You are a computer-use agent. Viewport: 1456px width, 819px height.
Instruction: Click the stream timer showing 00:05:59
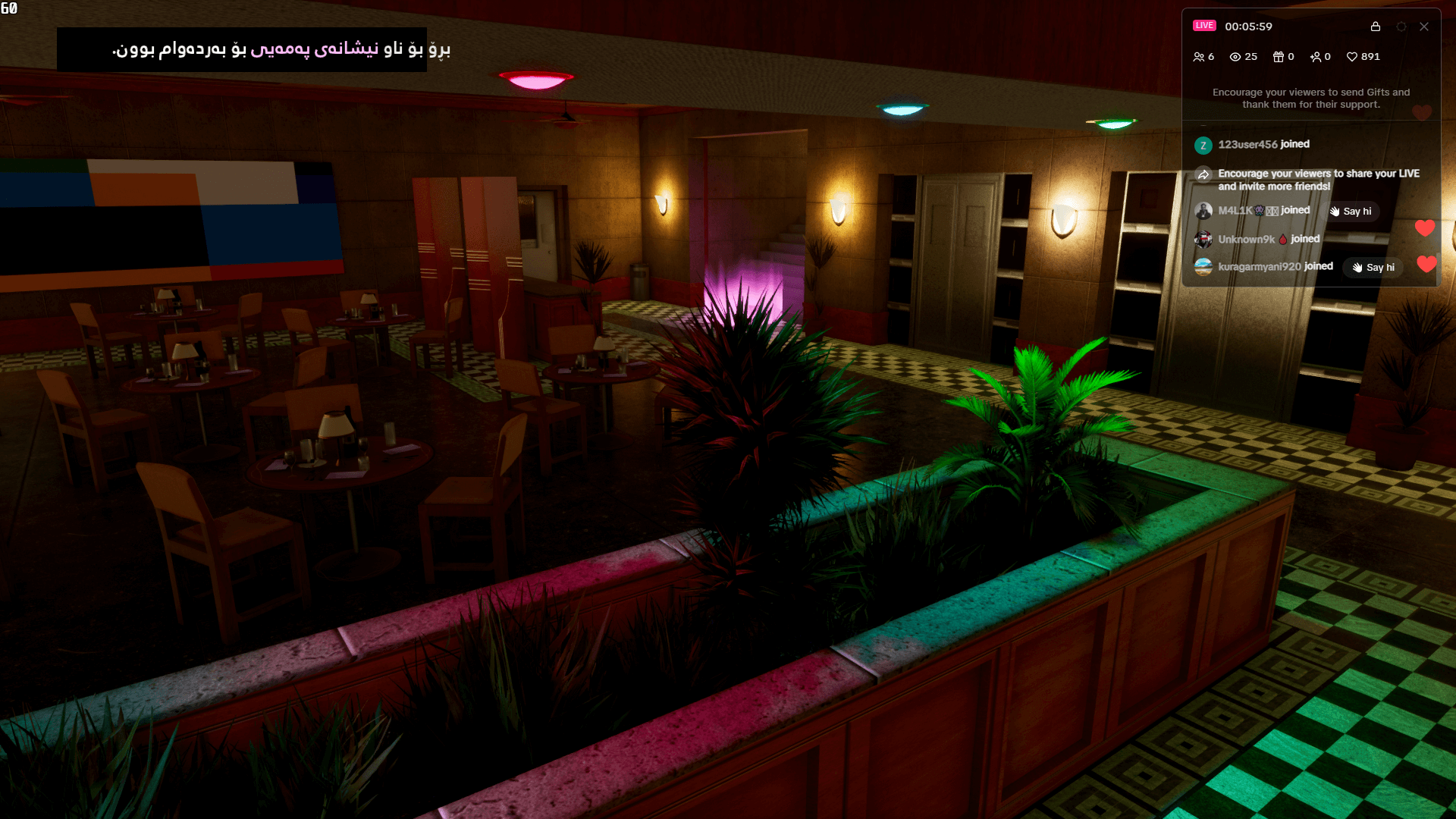pyautogui.click(x=1249, y=27)
